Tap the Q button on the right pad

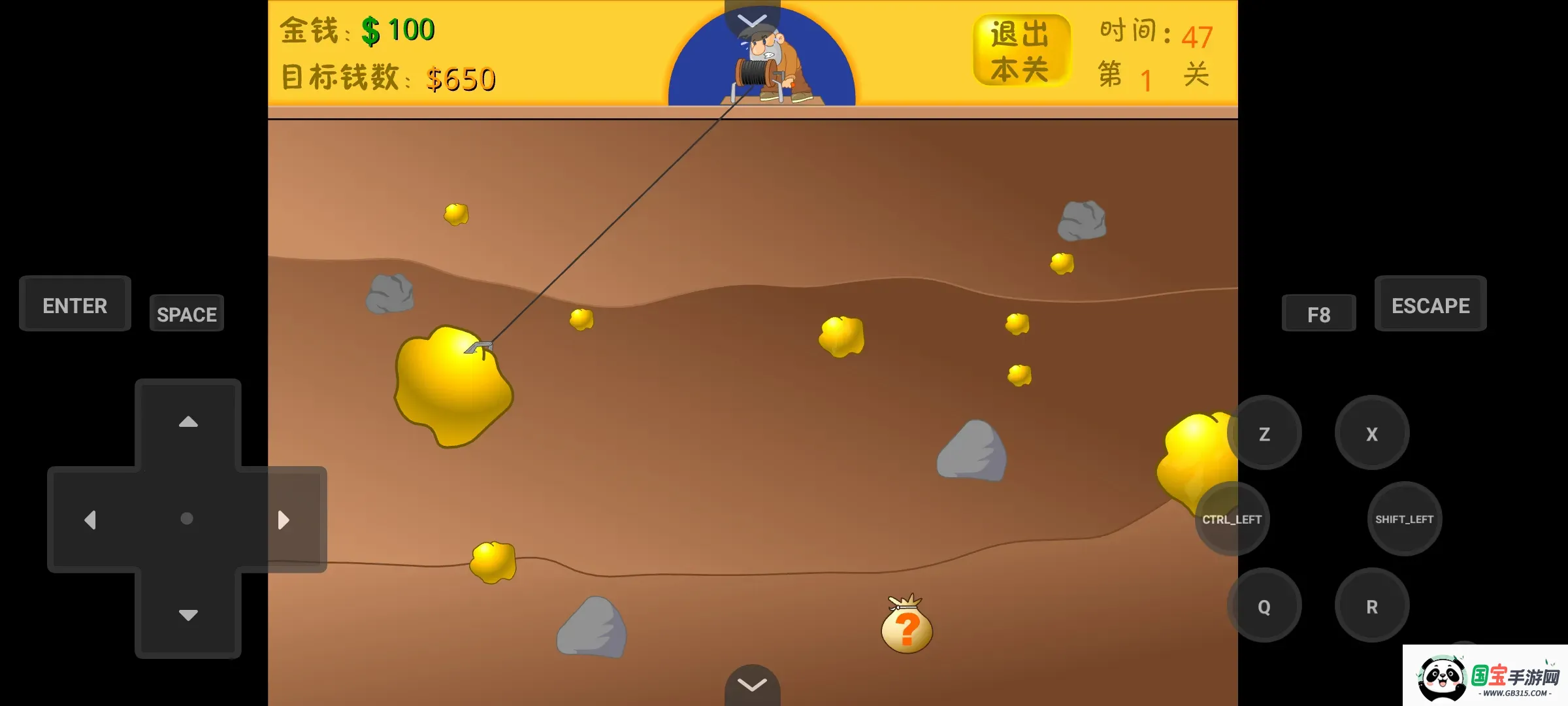click(1264, 605)
